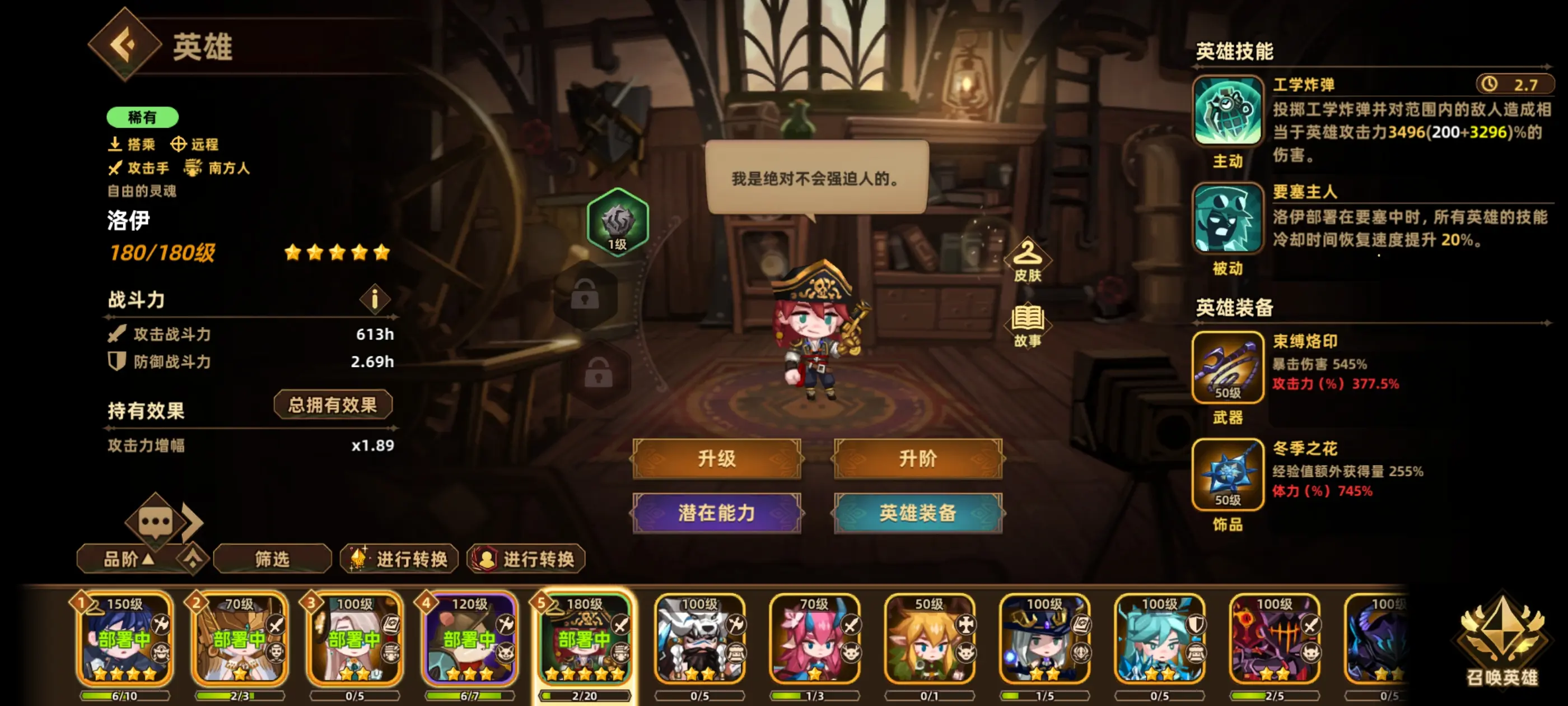Open the 筛选 filter options
1568x706 pixels.
coord(272,559)
